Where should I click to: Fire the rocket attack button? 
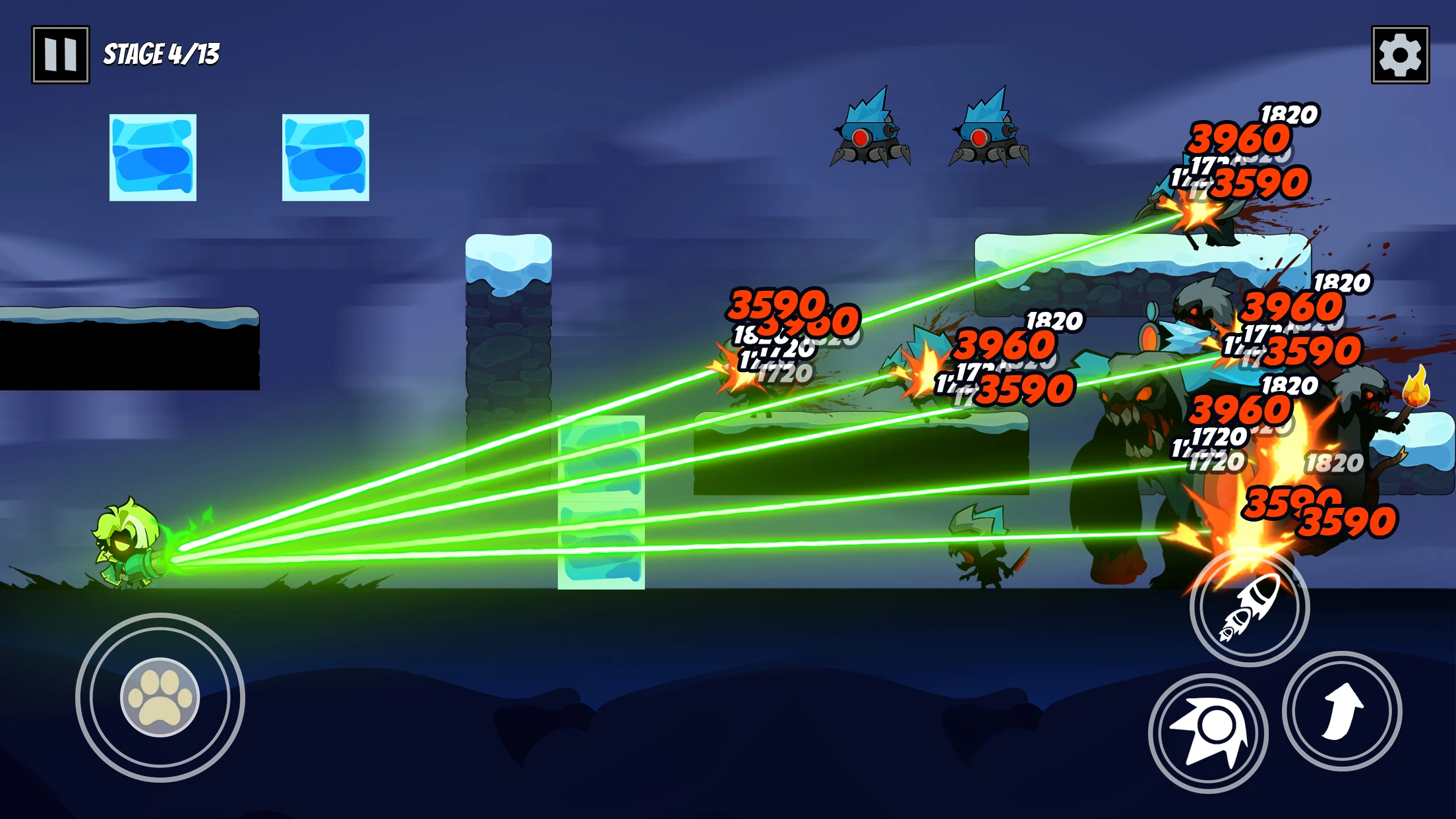coord(1249,607)
